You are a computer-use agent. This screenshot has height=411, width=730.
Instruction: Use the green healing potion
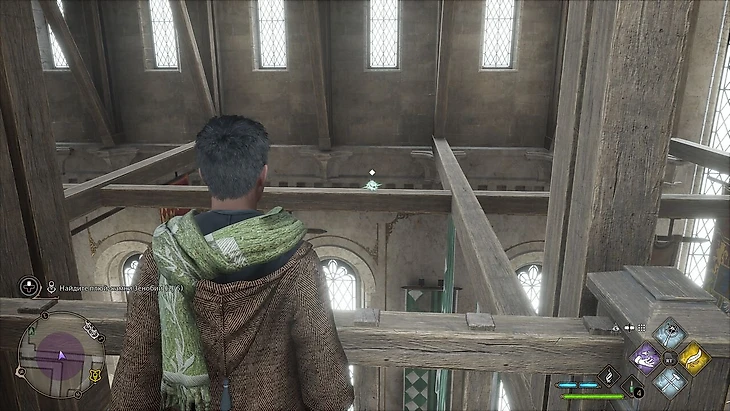(x=630, y=386)
